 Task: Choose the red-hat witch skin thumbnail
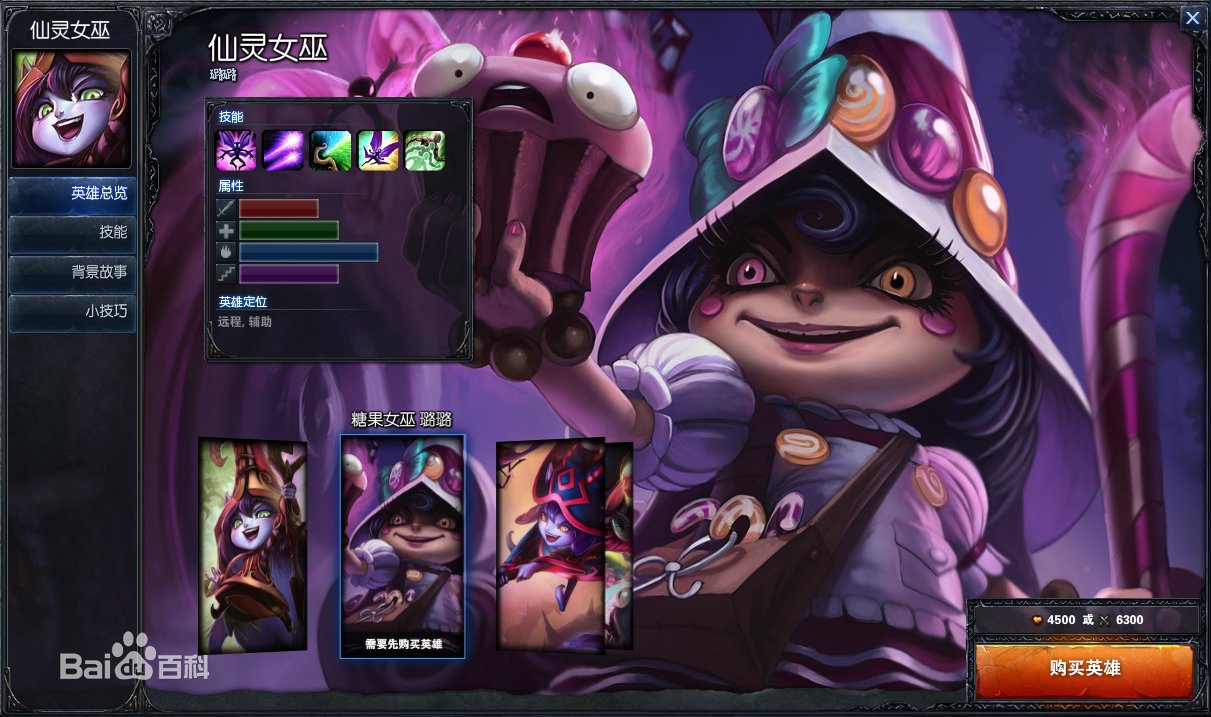[551, 545]
